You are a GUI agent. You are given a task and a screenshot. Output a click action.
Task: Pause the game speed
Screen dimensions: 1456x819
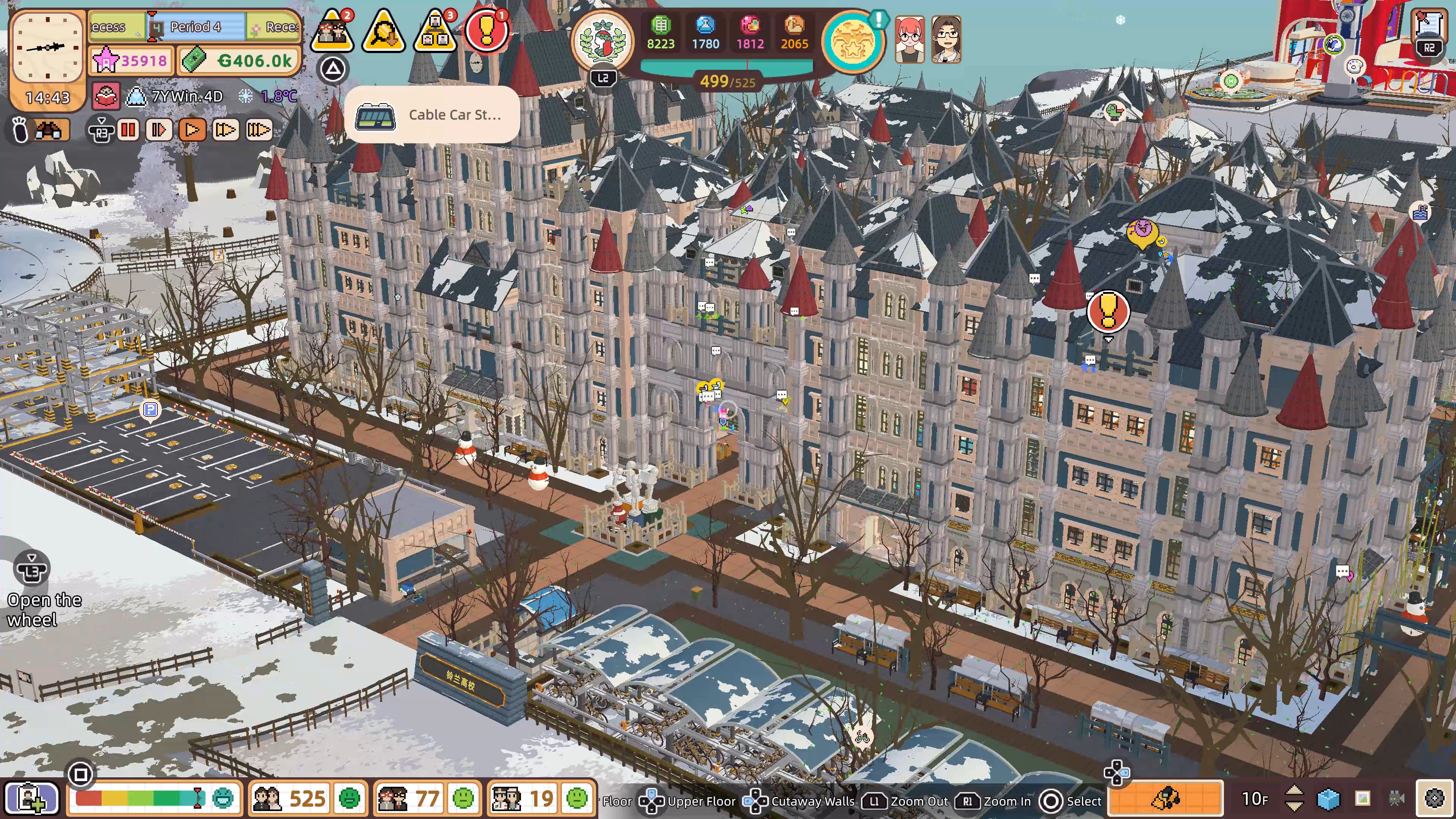point(128,130)
